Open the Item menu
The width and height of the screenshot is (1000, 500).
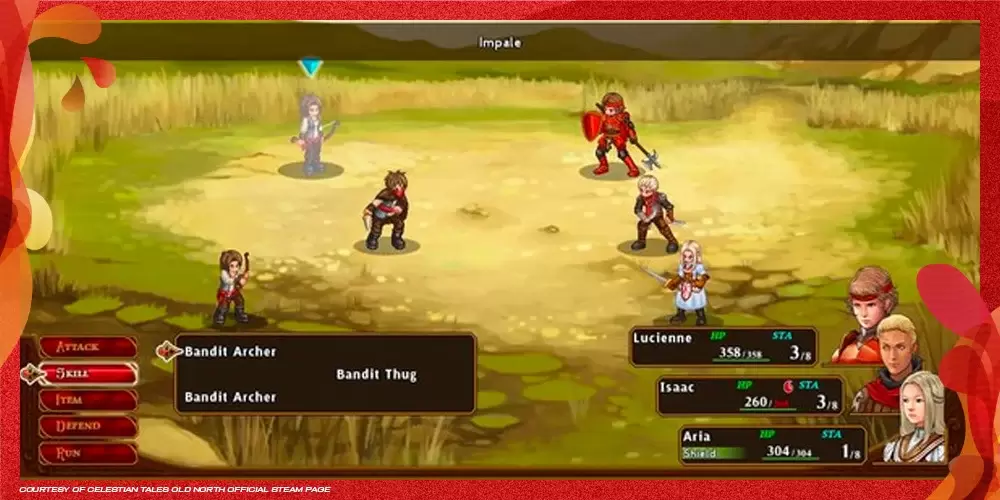click(87, 400)
